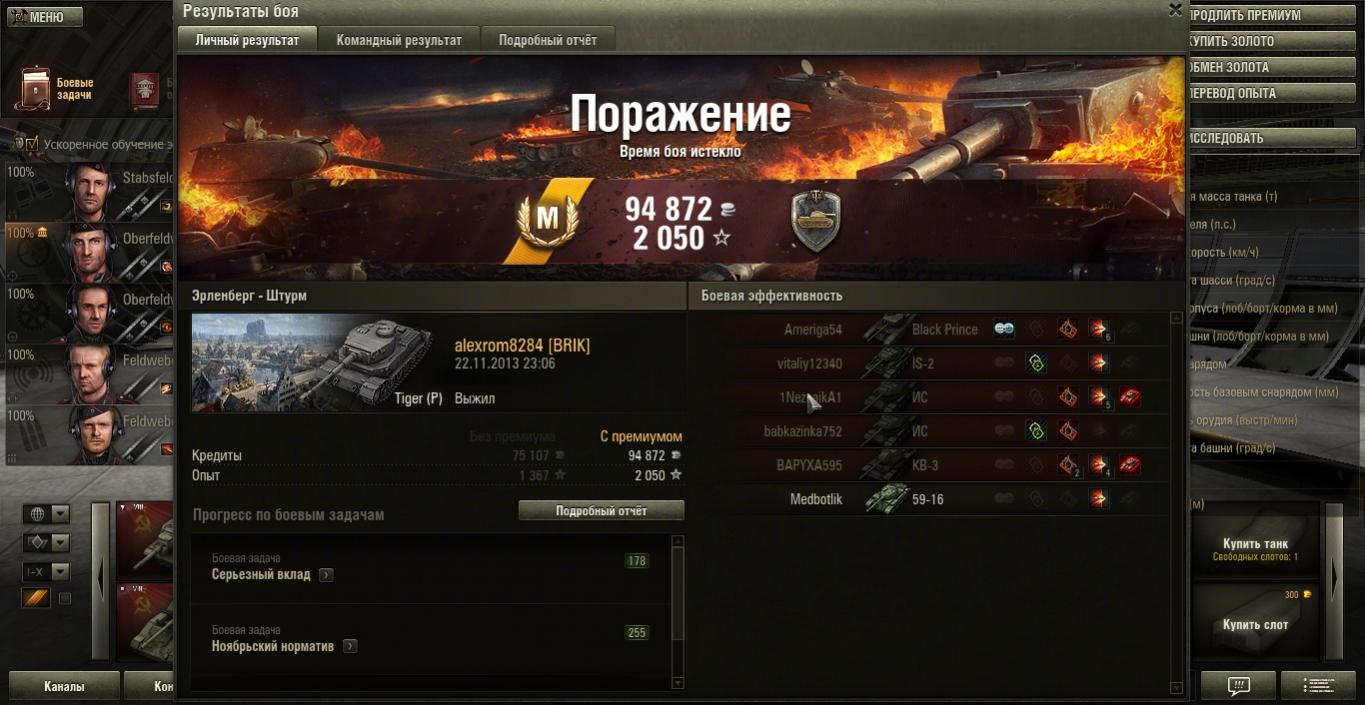Click the Перевод опыта button
The height and width of the screenshot is (705, 1365).
(1271, 94)
